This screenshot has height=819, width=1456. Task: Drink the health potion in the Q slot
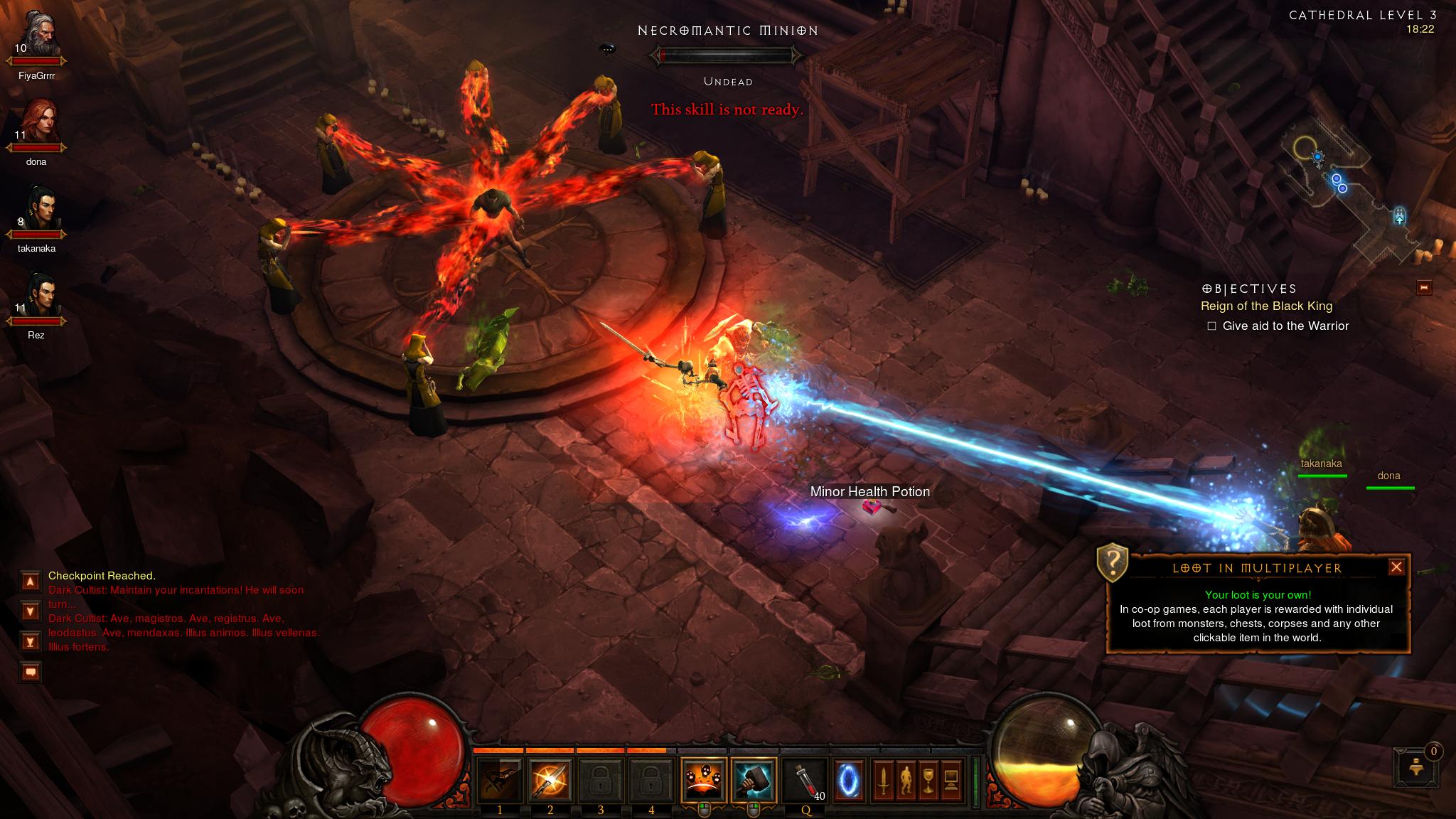[x=805, y=780]
